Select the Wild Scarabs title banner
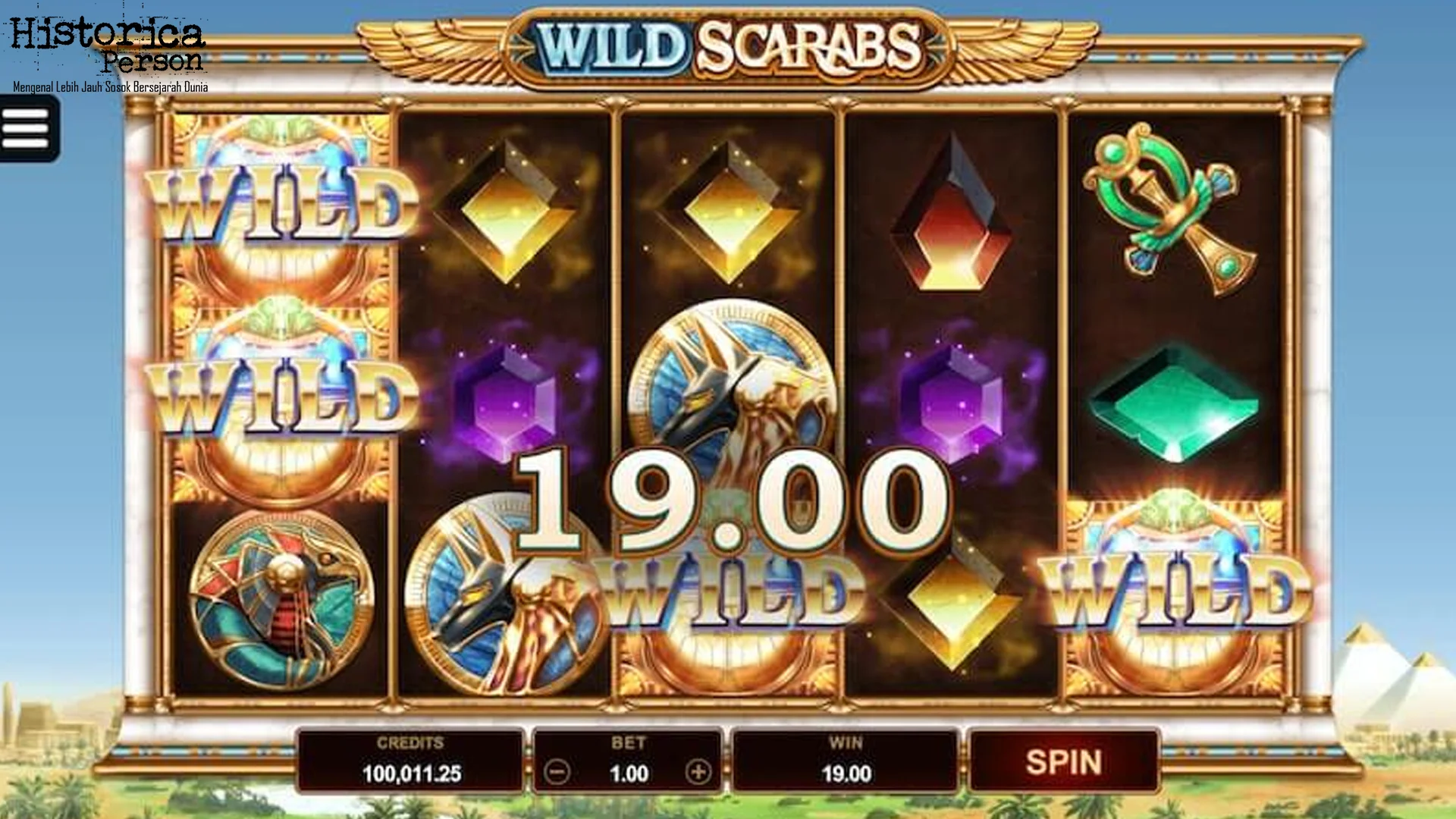 pyautogui.click(x=726, y=45)
